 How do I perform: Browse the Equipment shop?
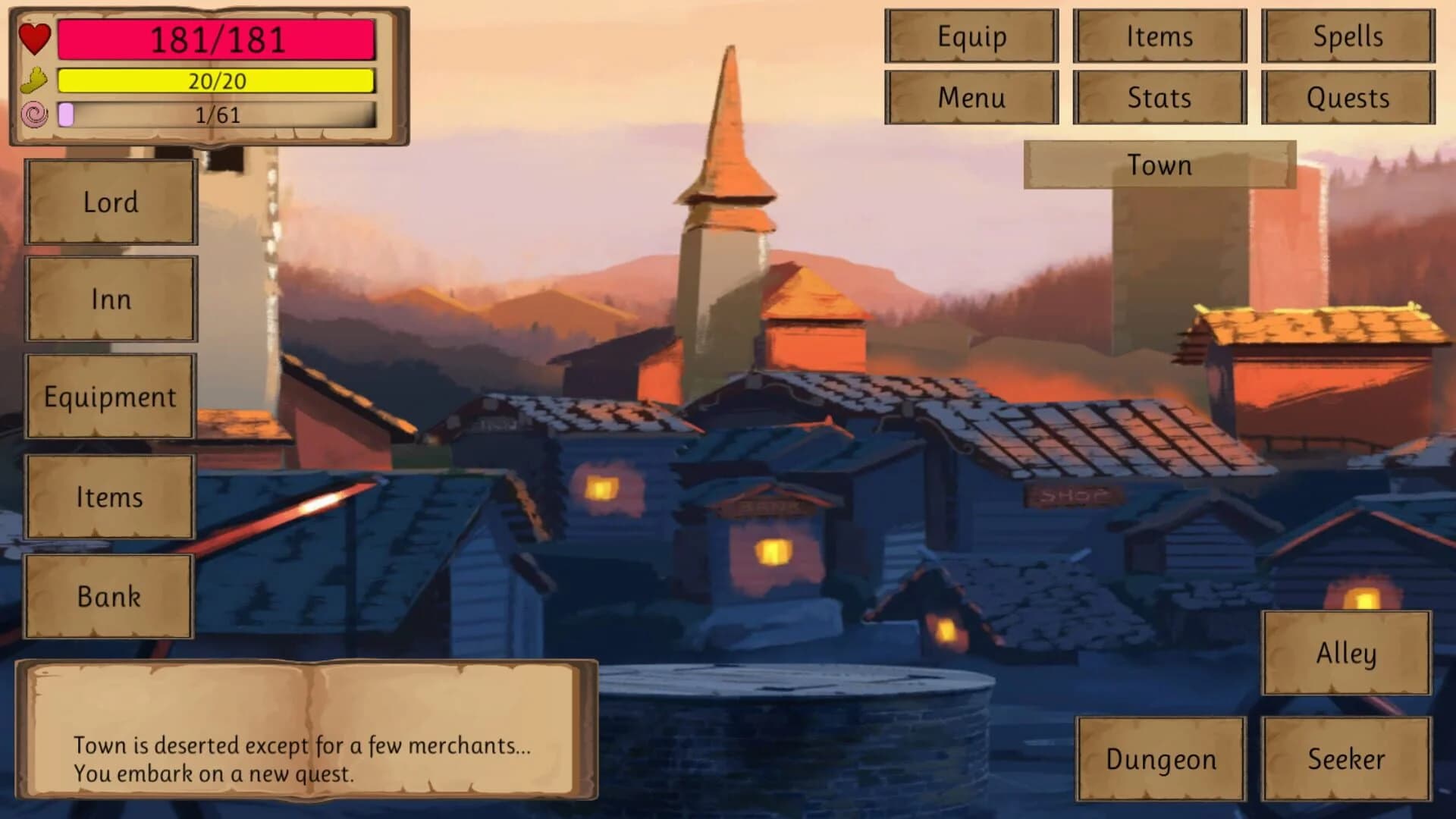click(111, 396)
